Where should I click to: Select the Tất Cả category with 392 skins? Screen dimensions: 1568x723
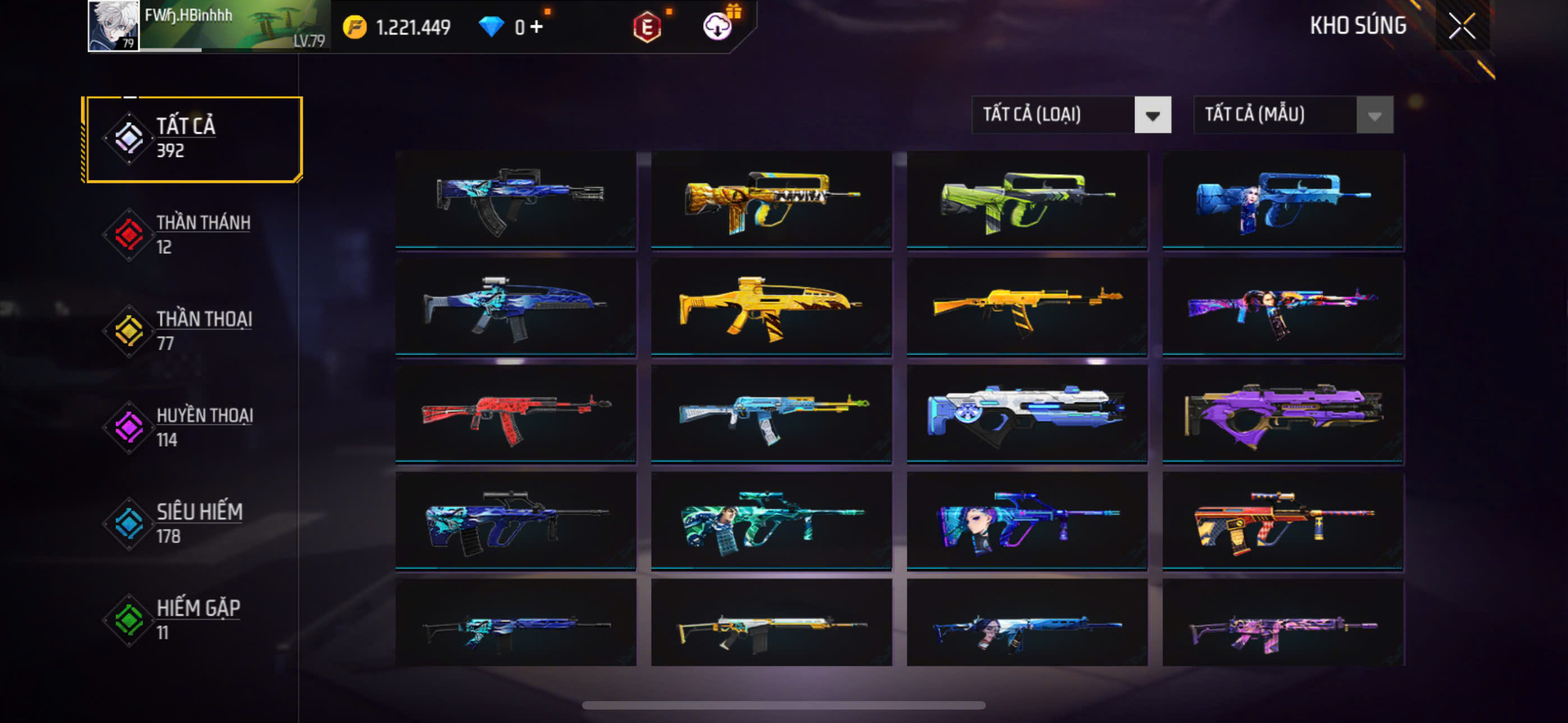coord(193,139)
